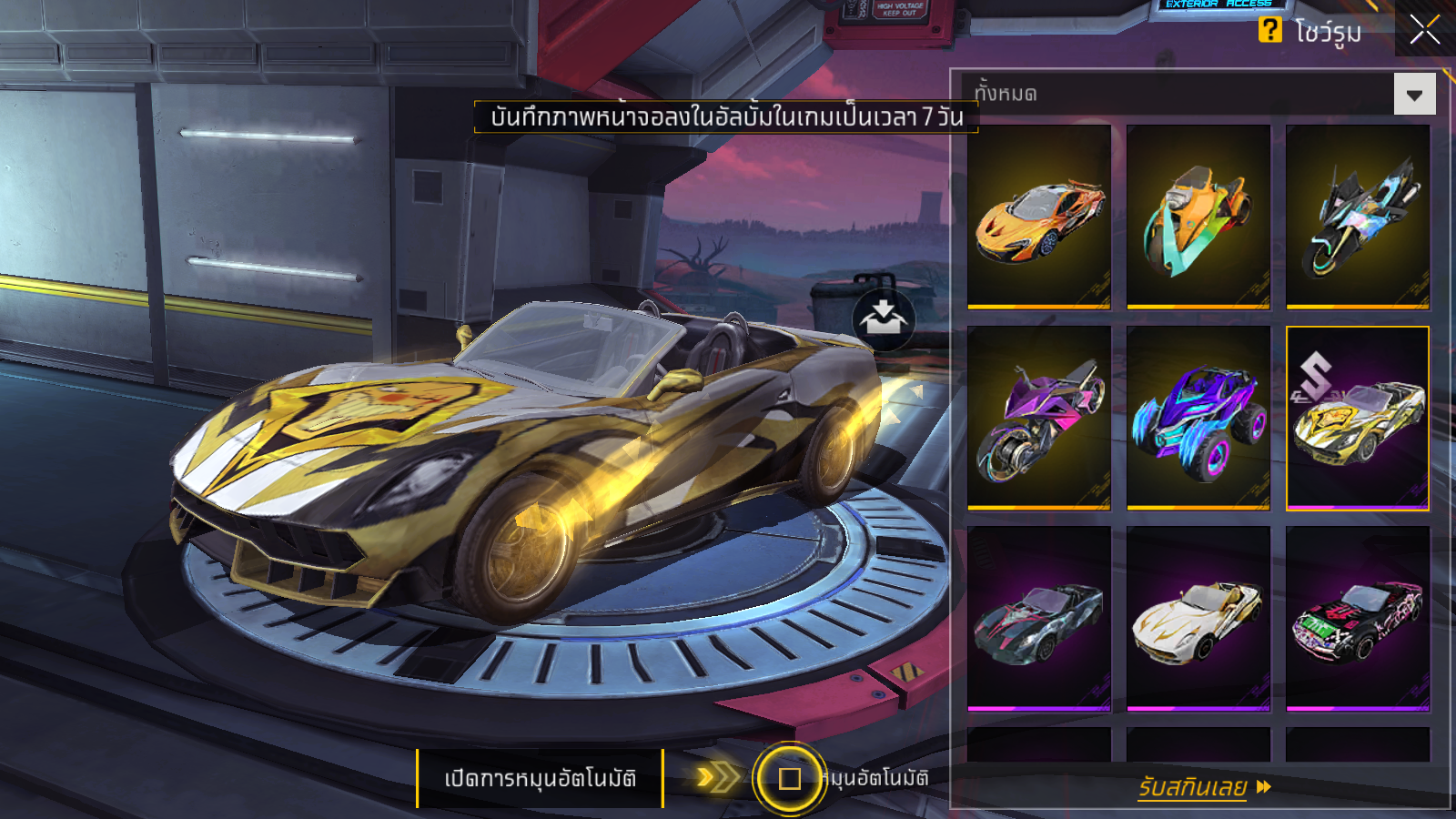1456x819 pixels.
Task: Toggle the auto-rotate square button
Action: pos(789,778)
